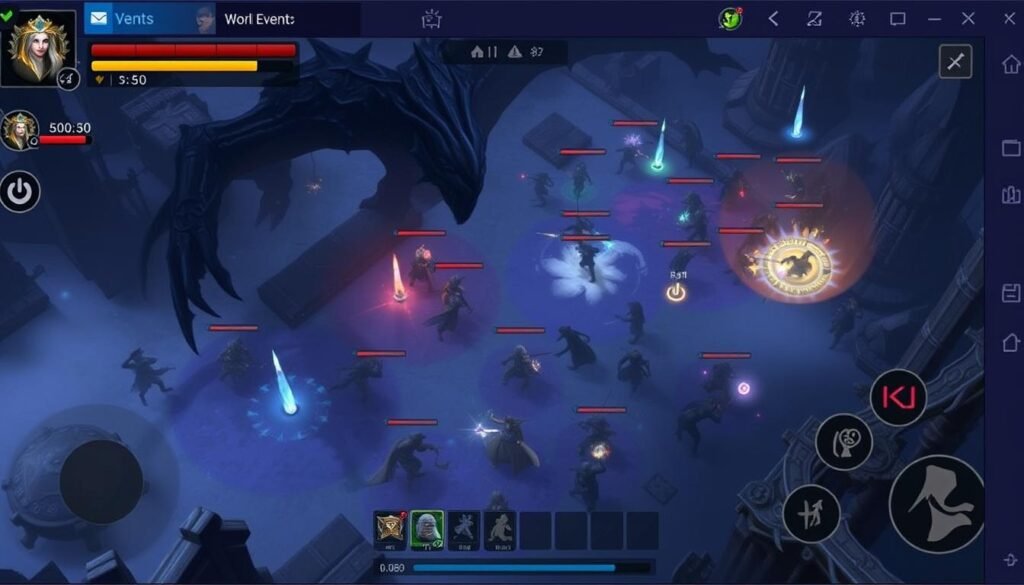Select the party member portrait
The width and height of the screenshot is (1024, 585).
click(18, 130)
